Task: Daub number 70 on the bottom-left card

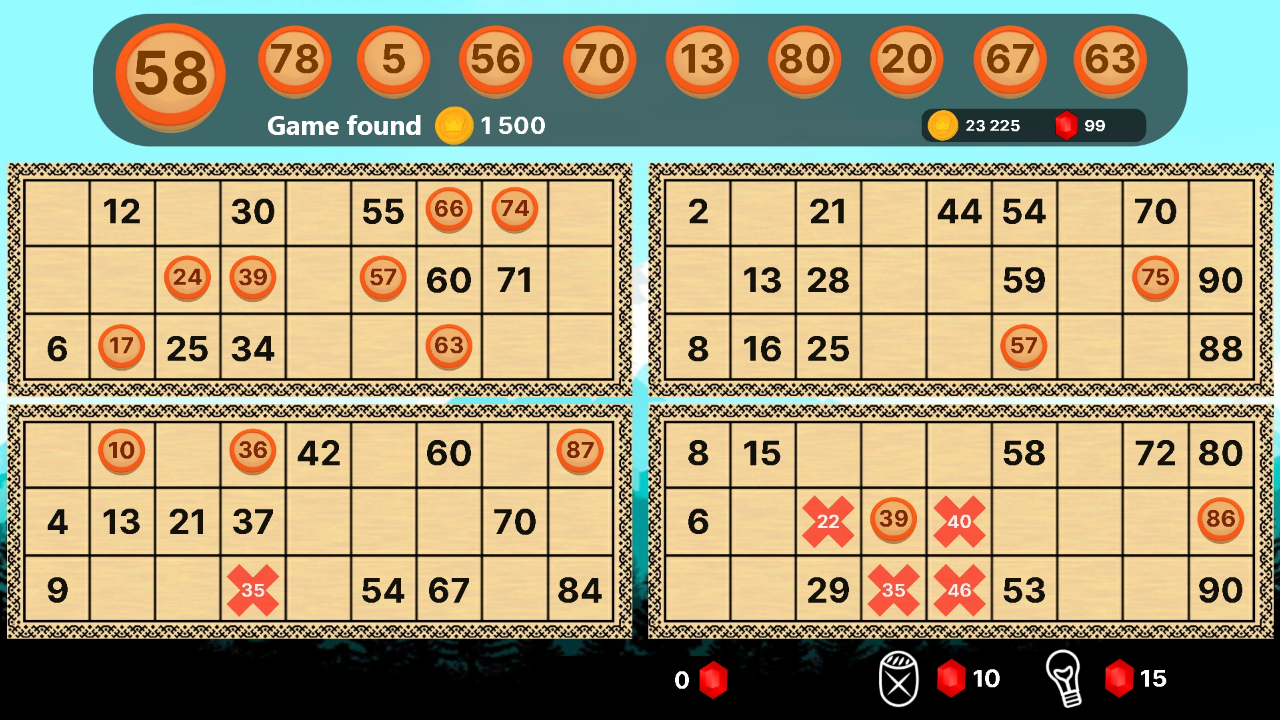Action: pyautogui.click(x=514, y=522)
